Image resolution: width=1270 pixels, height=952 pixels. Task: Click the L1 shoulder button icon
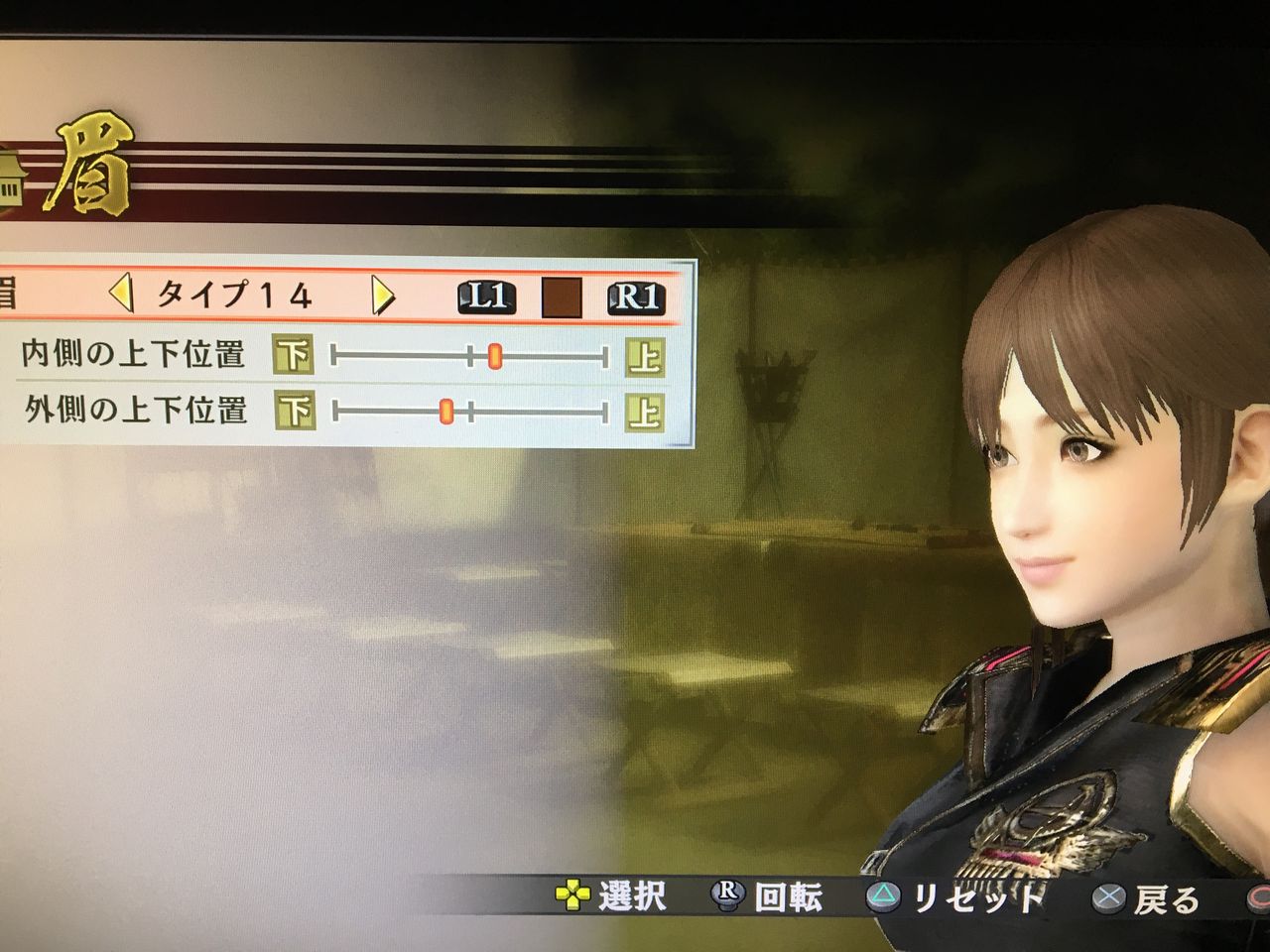[x=487, y=298]
